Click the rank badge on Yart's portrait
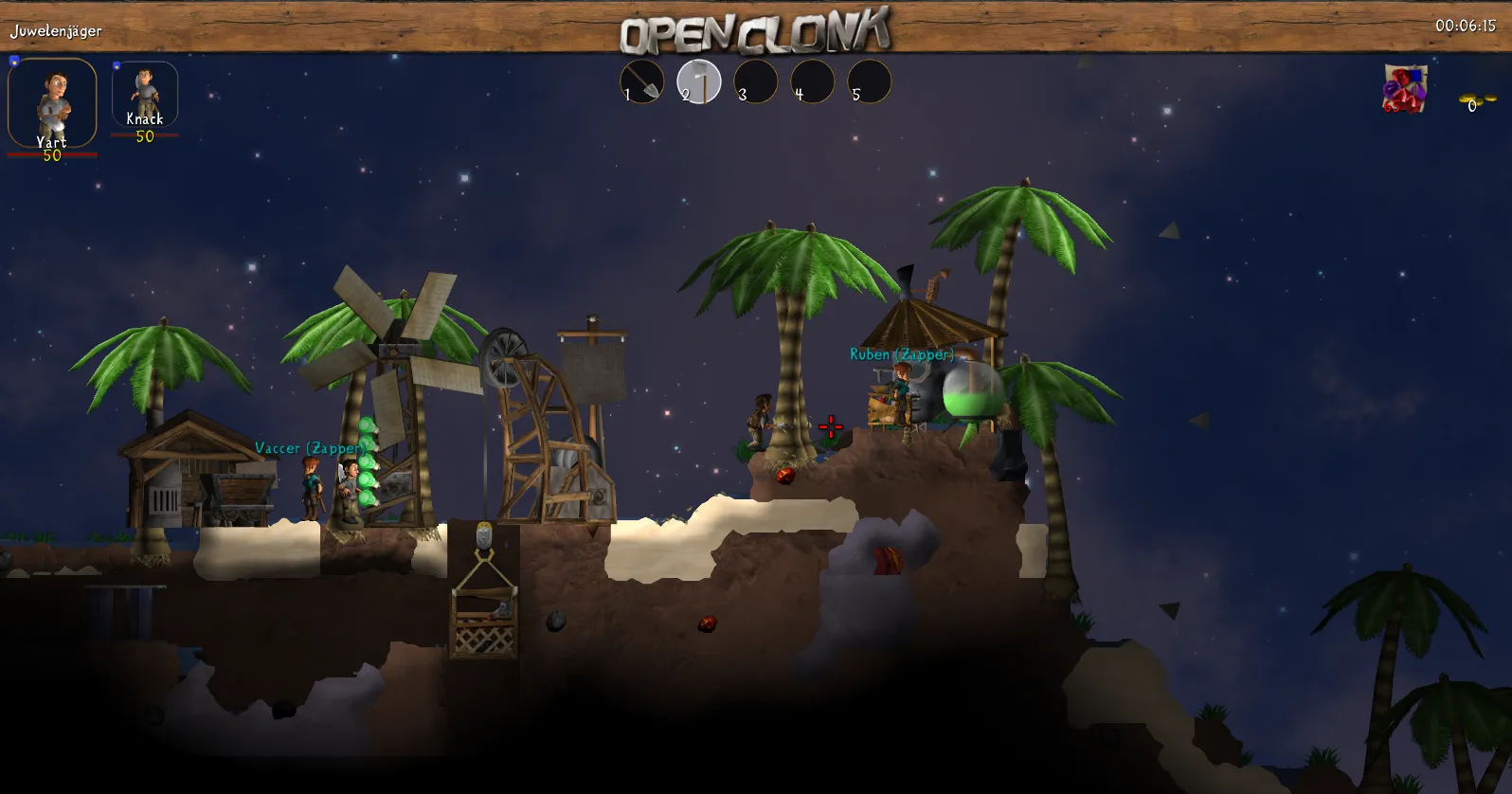Screen dimensions: 1512x794 (x=12, y=59)
